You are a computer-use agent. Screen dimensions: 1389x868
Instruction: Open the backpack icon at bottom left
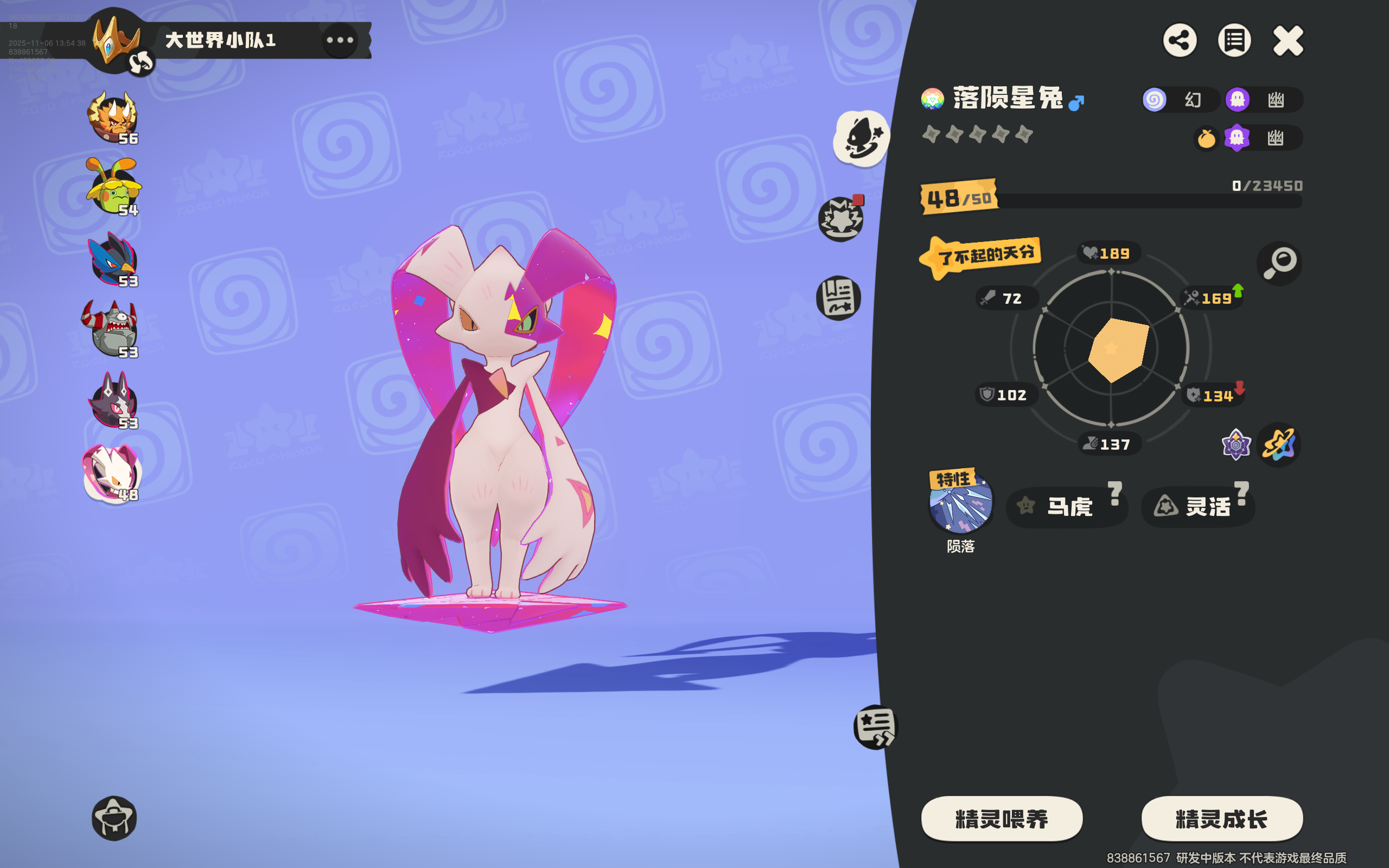point(115,818)
